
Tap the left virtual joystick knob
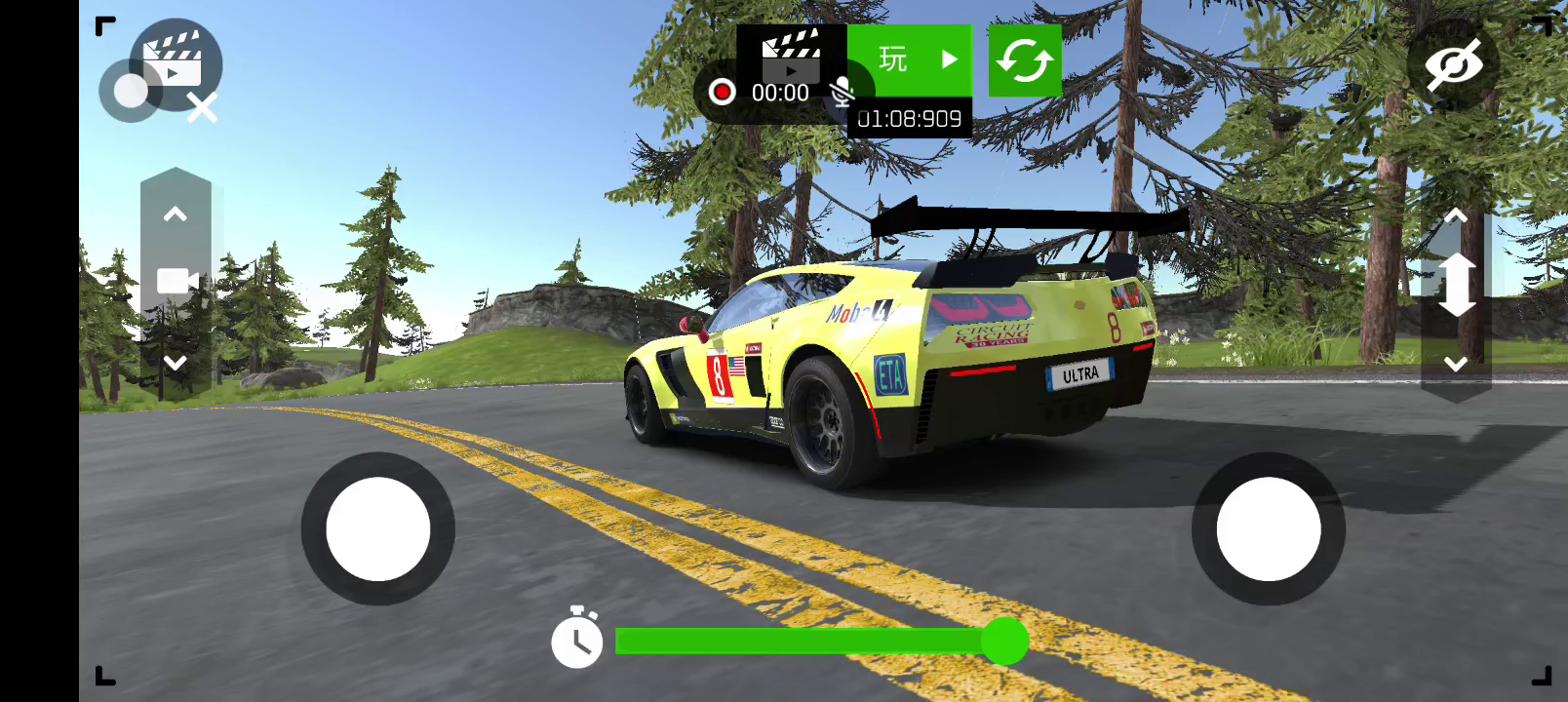pyautogui.click(x=378, y=529)
